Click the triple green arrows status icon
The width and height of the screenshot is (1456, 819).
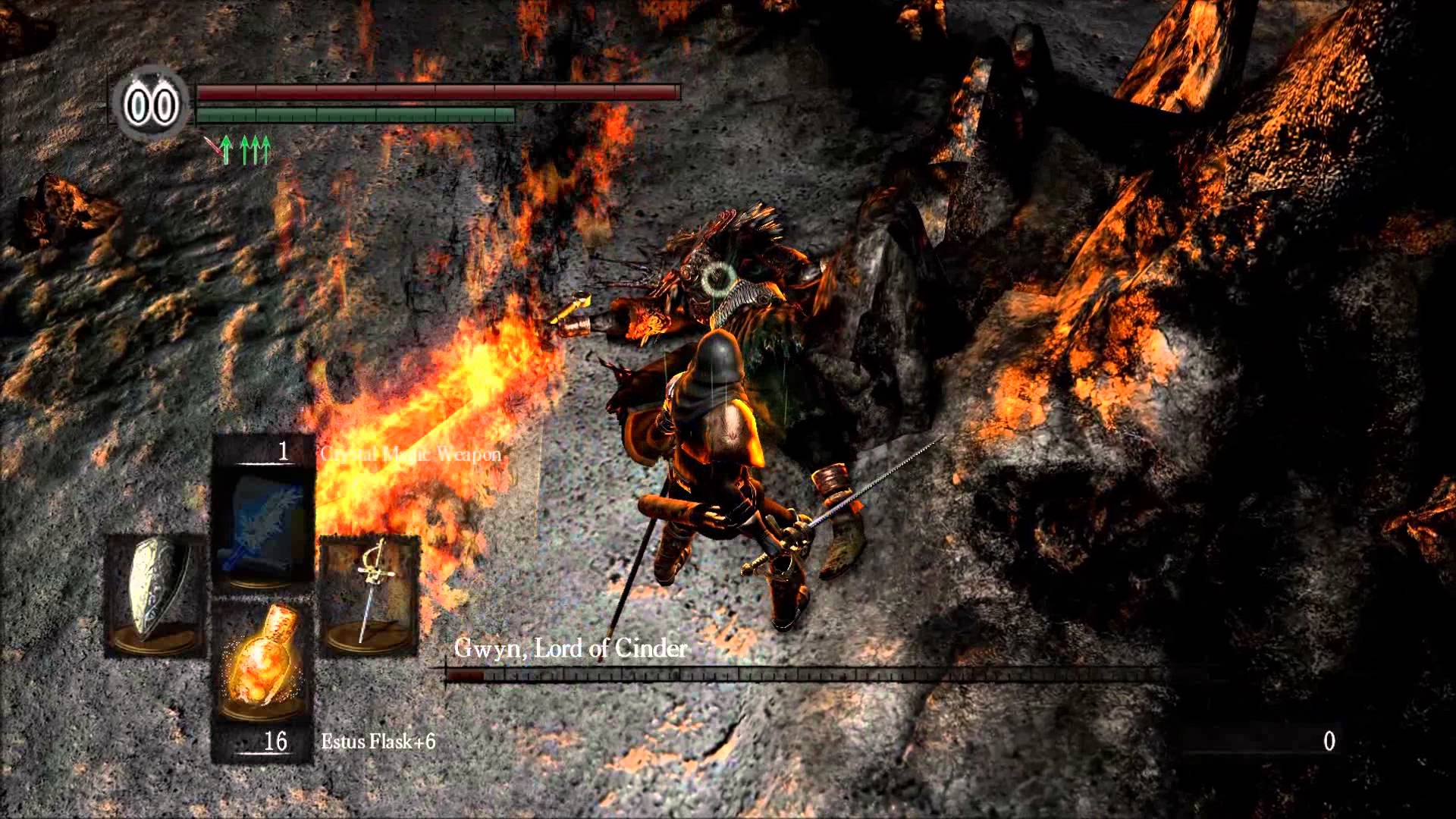point(255,149)
